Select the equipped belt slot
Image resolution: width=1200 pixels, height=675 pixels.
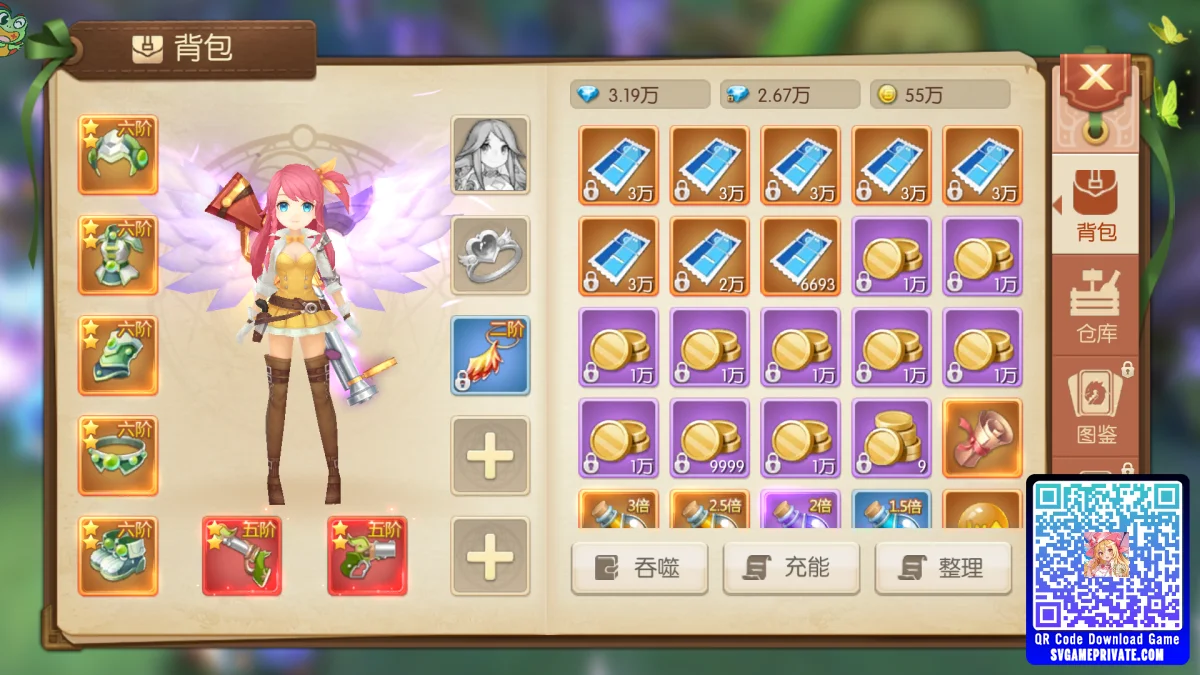click(x=118, y=456)
